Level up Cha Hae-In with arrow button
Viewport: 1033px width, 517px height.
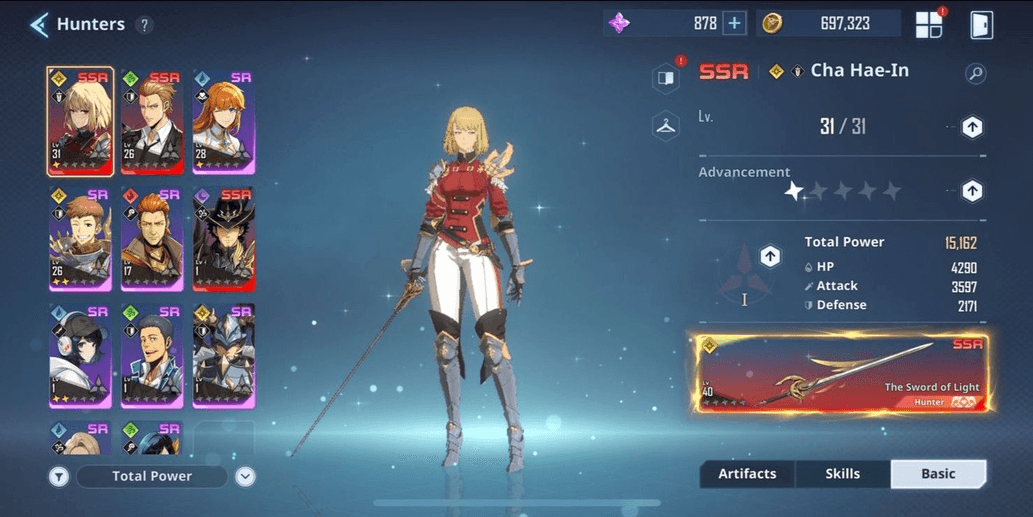[971, 127]
